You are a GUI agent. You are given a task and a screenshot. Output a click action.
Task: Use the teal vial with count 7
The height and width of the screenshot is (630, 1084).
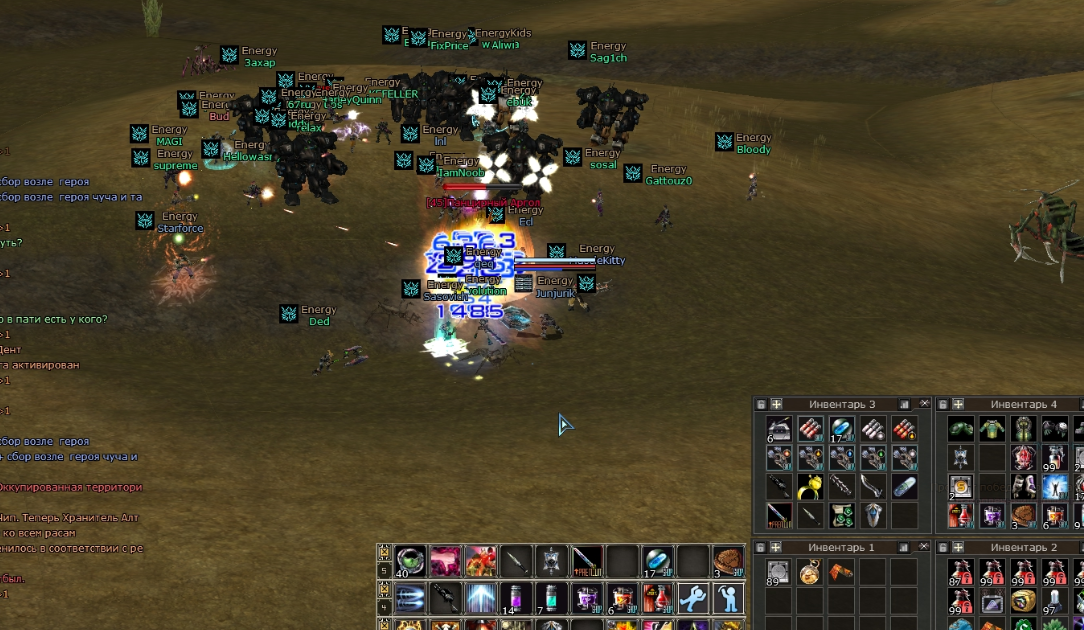coord(551,598)
